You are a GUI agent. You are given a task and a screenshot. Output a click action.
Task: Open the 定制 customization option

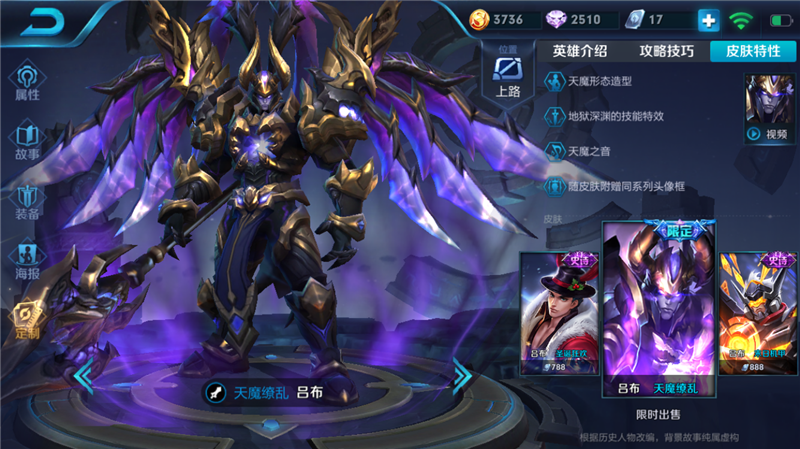pos(27,319)
